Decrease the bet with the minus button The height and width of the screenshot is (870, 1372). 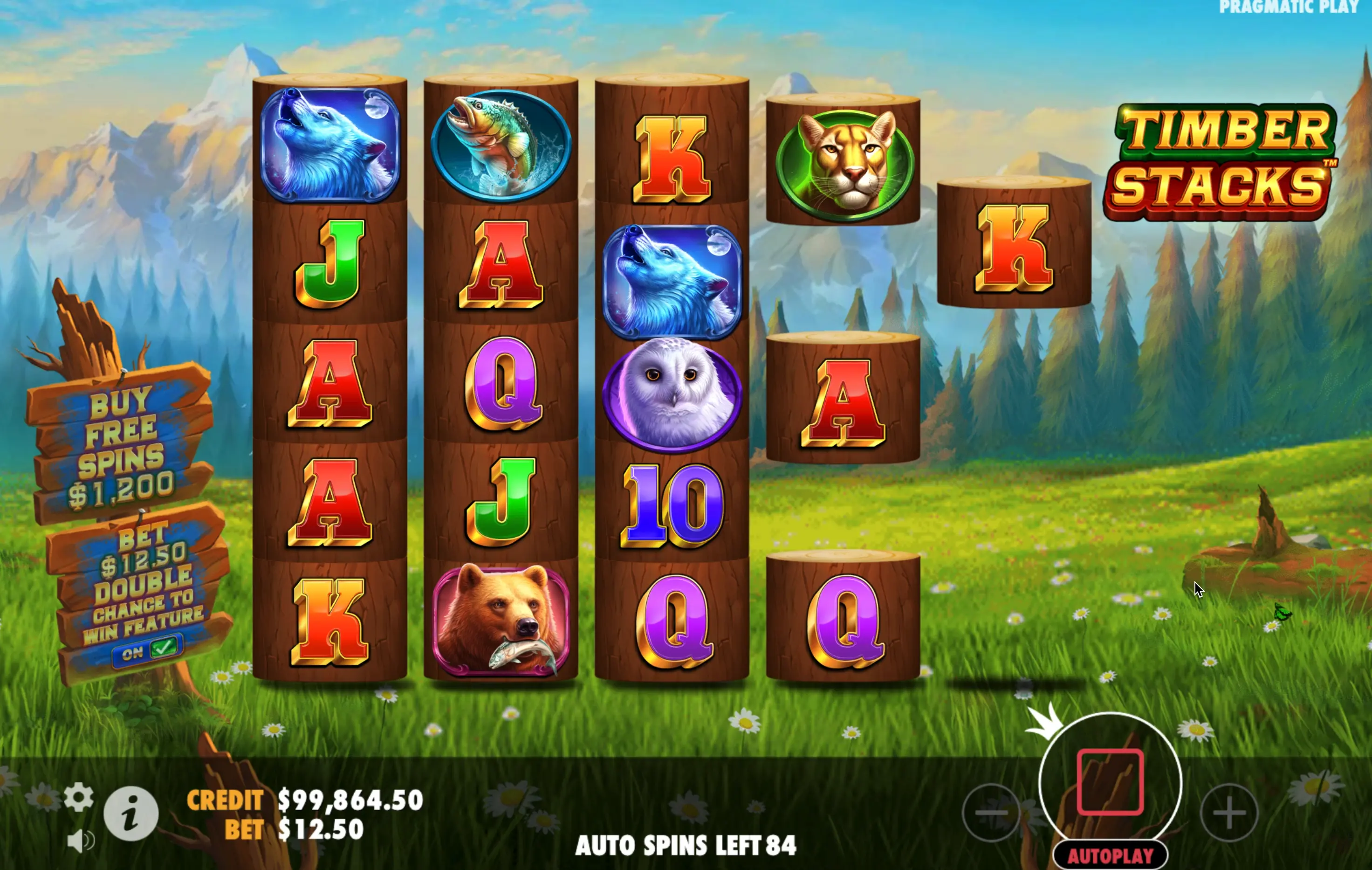(x=991, y=812)
